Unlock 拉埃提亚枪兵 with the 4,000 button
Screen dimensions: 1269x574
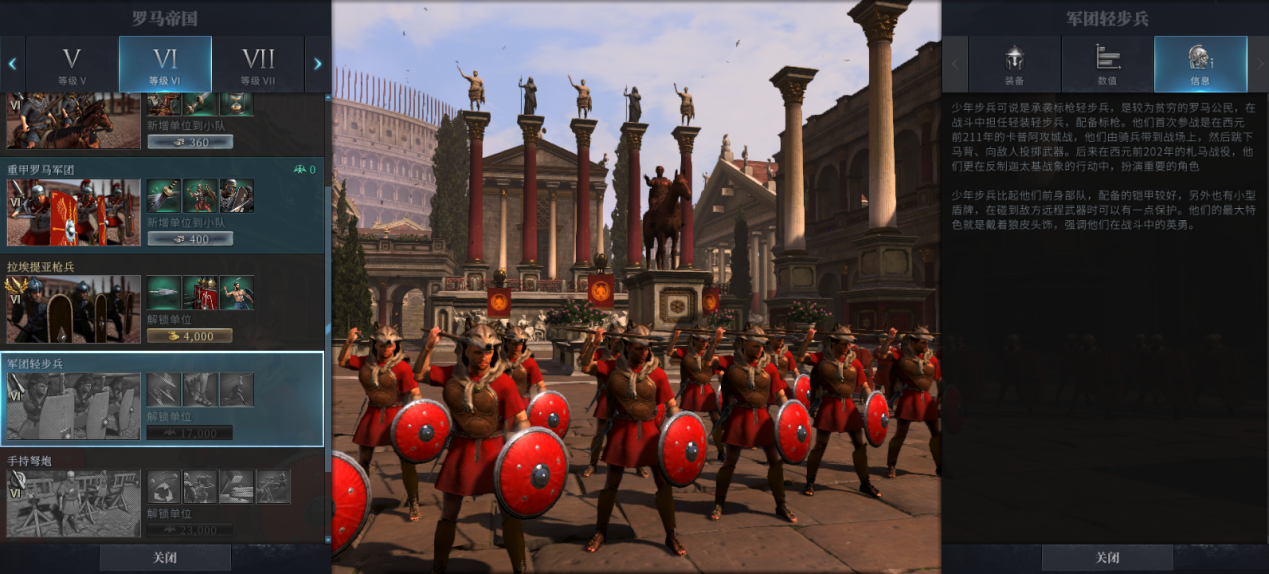tap(190, 336)
